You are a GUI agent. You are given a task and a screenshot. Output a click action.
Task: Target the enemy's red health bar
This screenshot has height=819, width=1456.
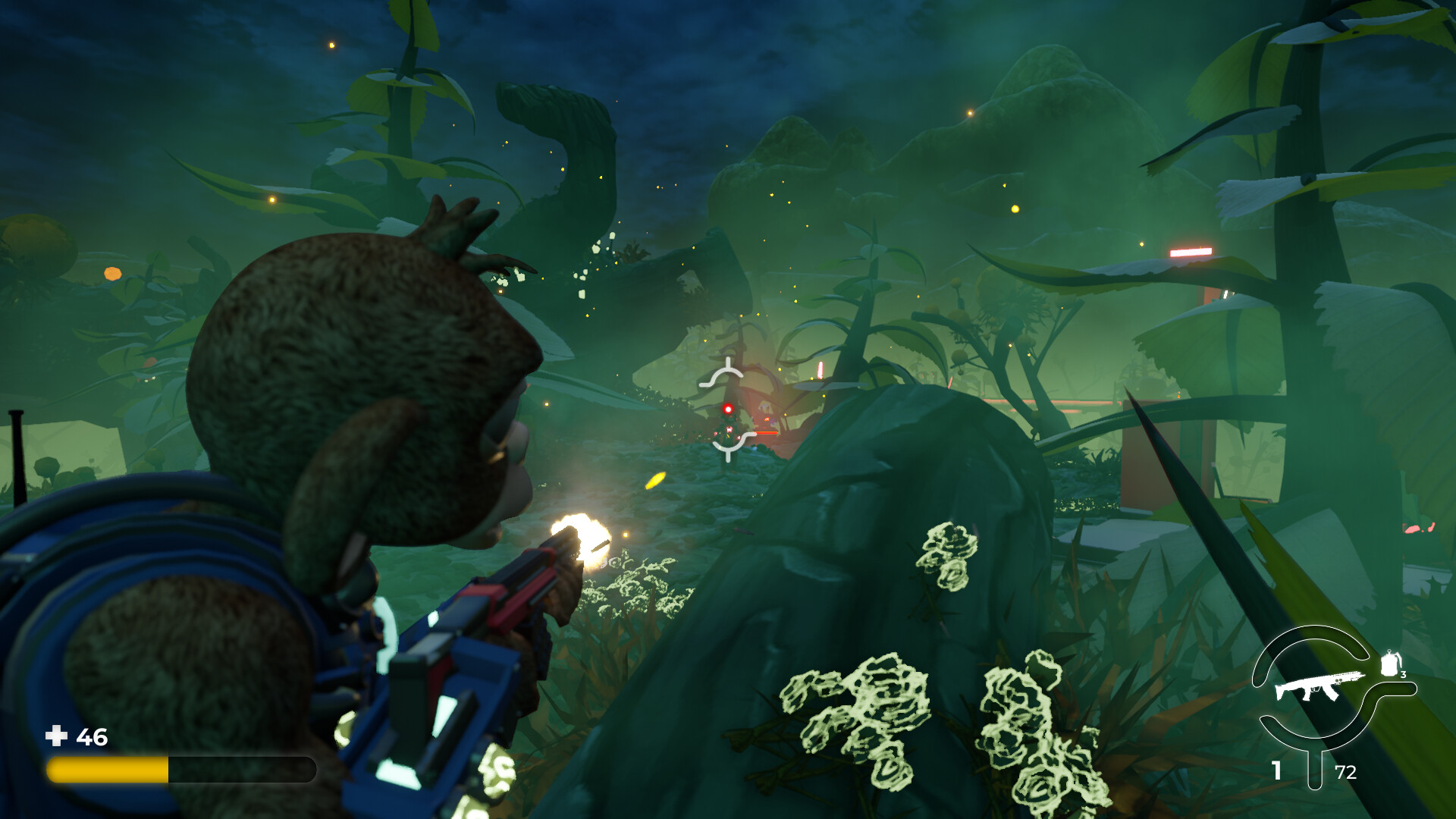[765, 432]
